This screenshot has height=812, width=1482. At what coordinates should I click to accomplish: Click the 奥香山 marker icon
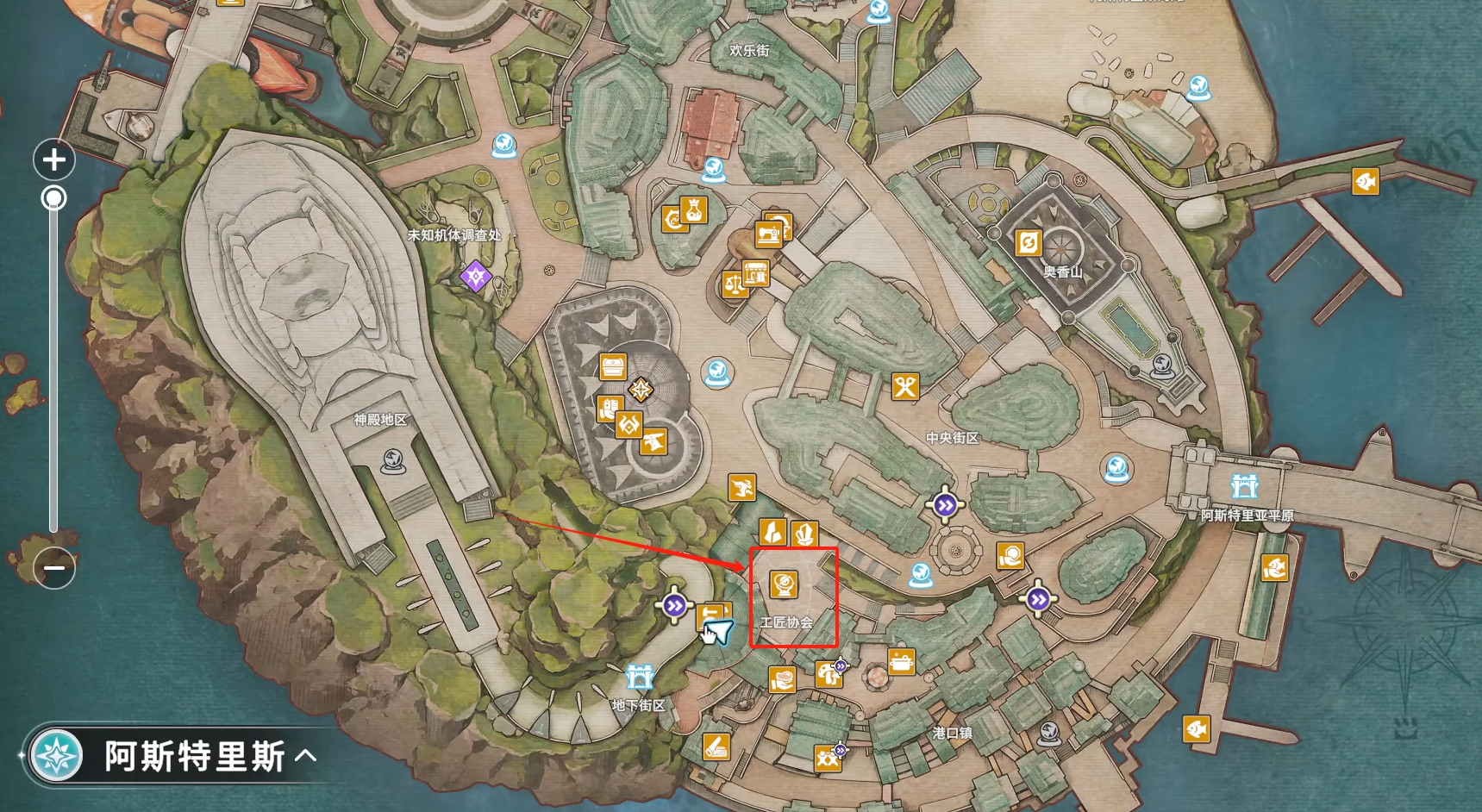point(1028,243)
